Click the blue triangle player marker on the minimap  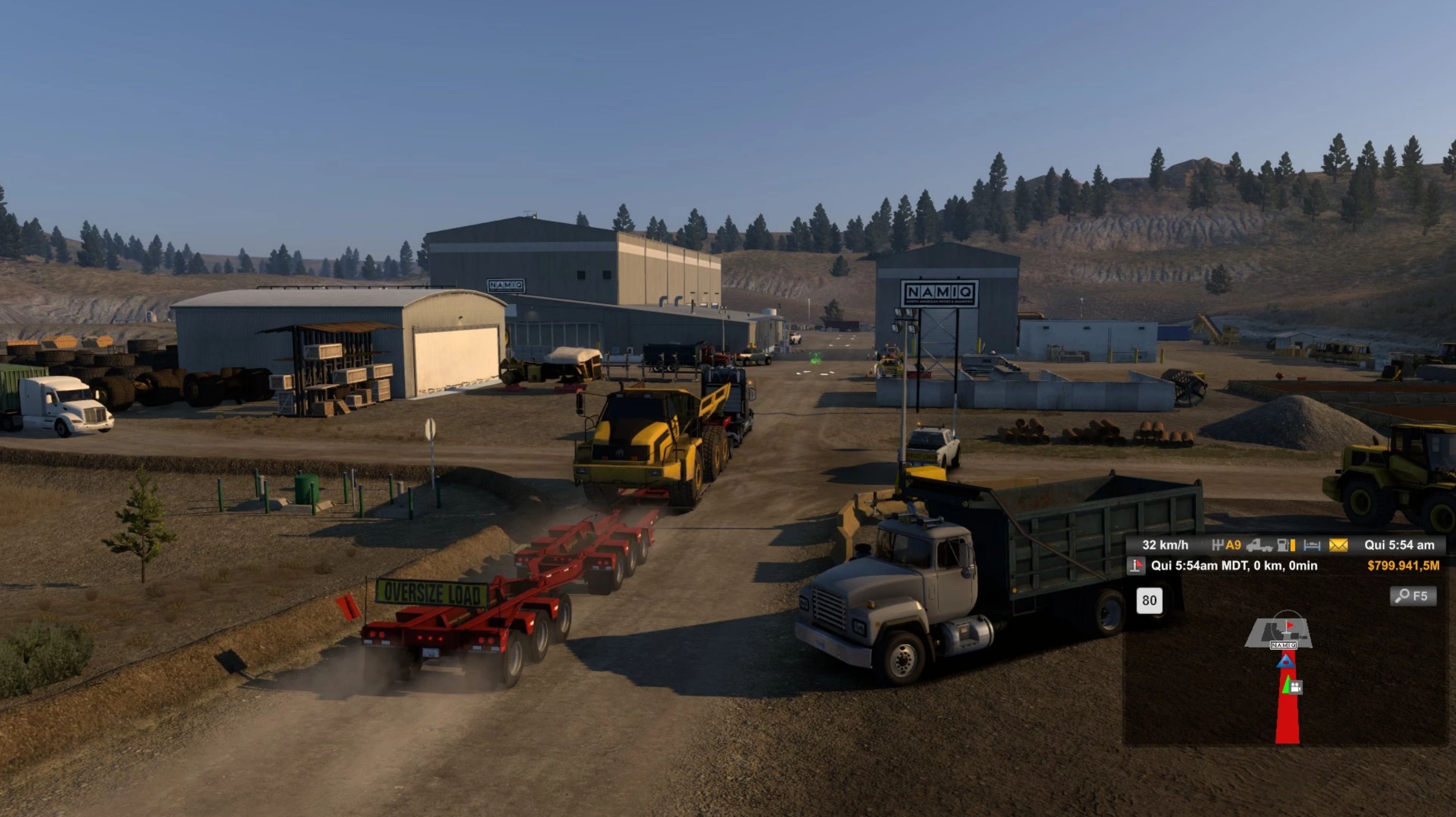click(1286, 661)
